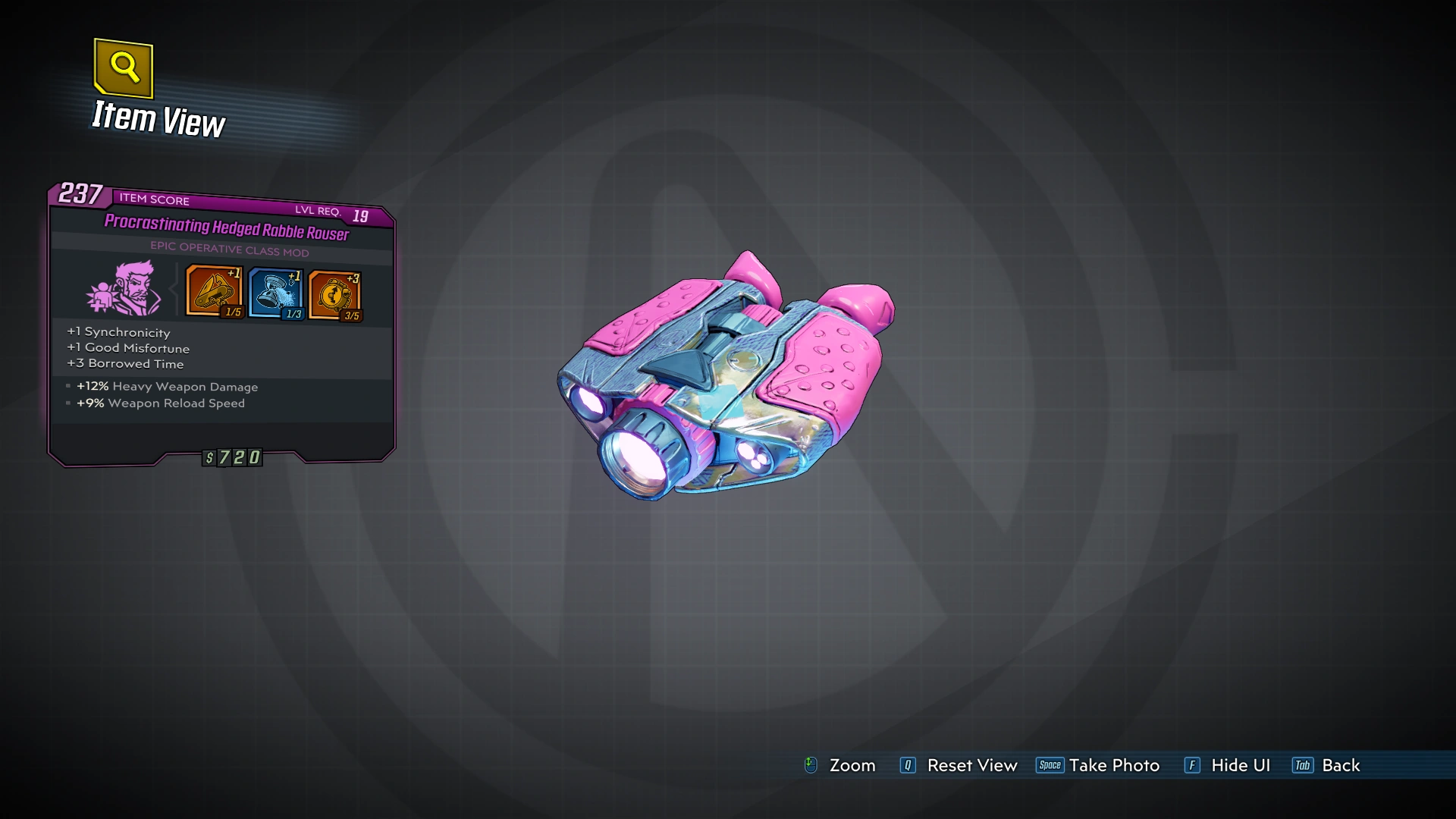Click the mouse icon next to Zoom
The width and height of the screenshot is (1456, 819).
pos(811,765)
